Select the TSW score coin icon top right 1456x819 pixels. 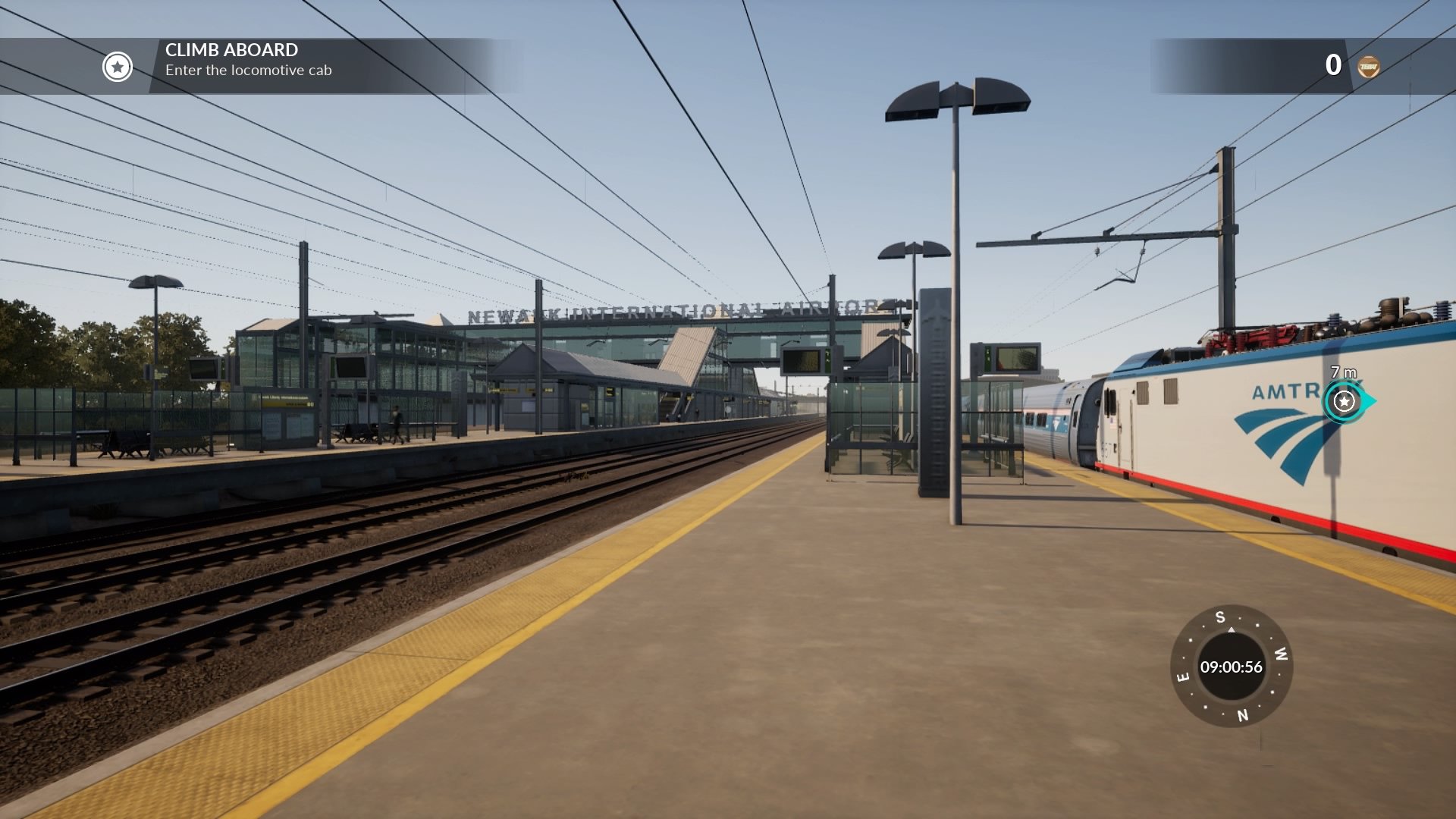click(1370, 64)
